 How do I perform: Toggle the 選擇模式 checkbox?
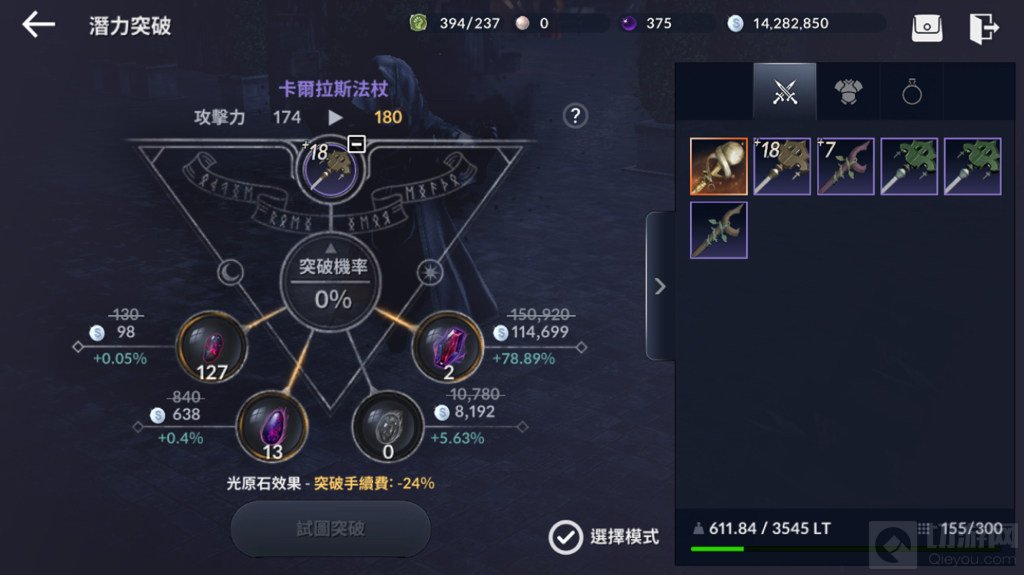pos(565,537)
